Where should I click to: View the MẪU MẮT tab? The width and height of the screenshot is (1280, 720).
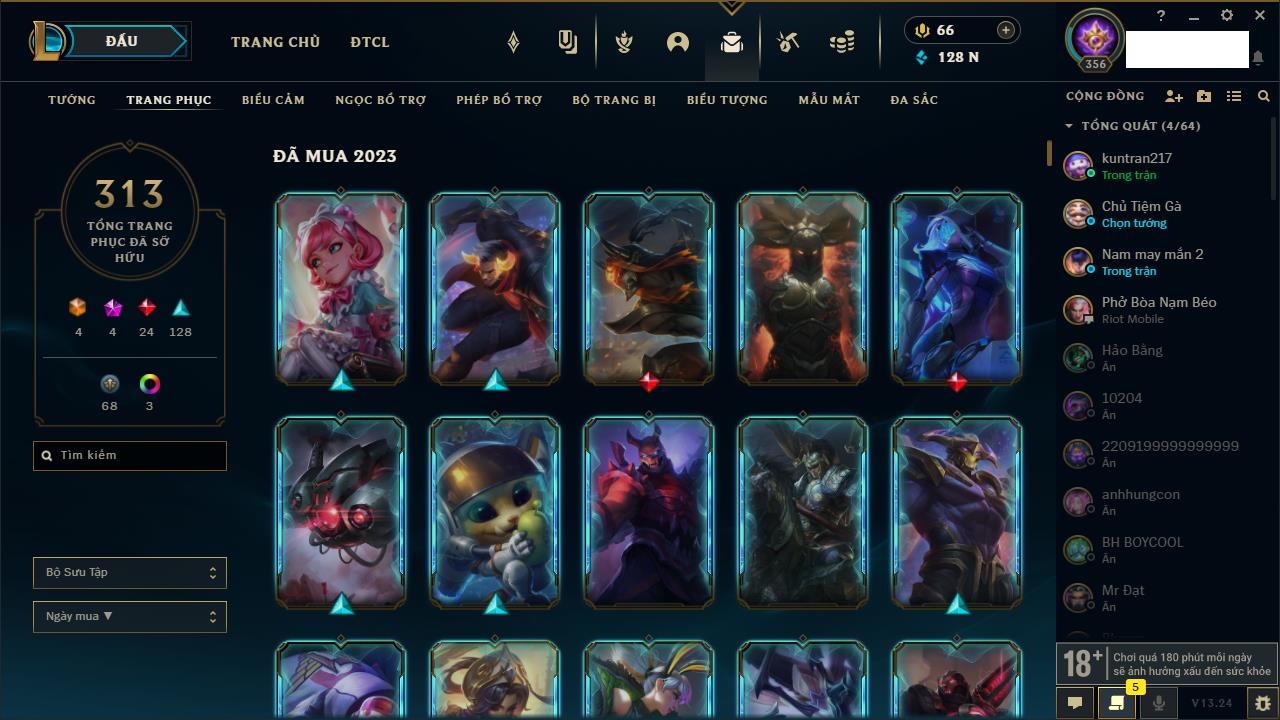pos(829,100)
